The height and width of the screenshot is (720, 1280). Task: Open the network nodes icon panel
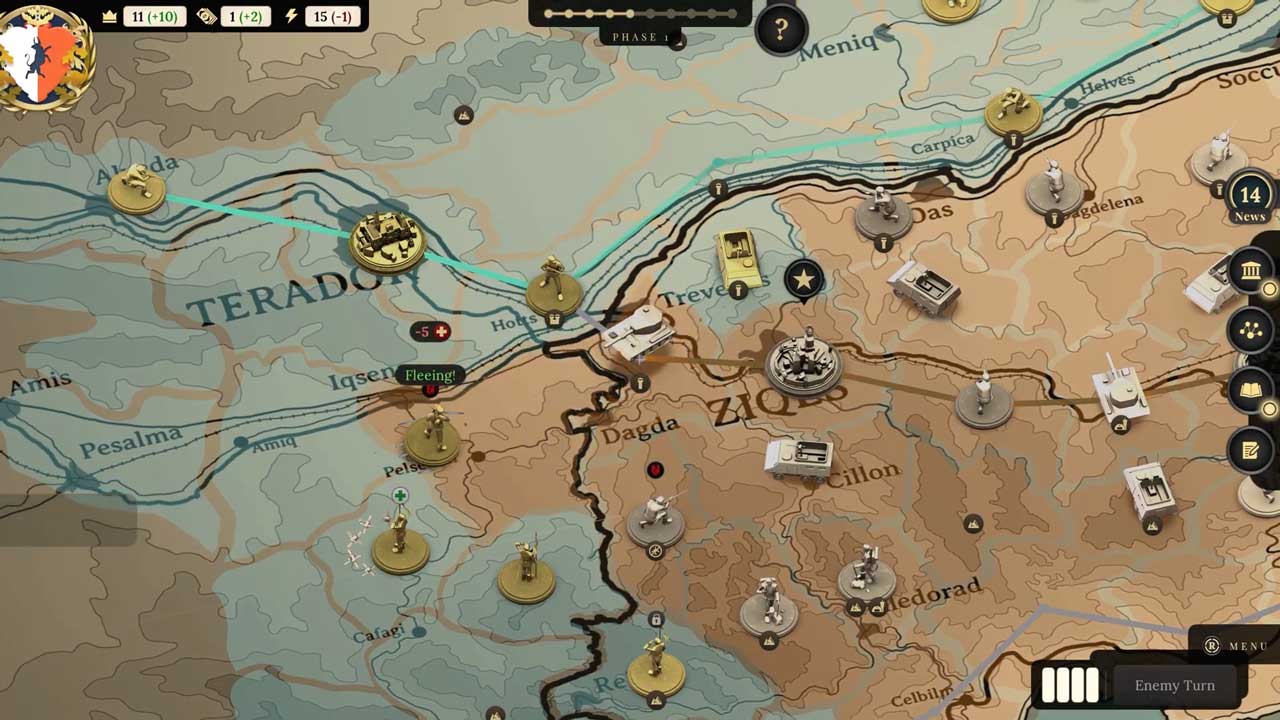click(1250, 330)
